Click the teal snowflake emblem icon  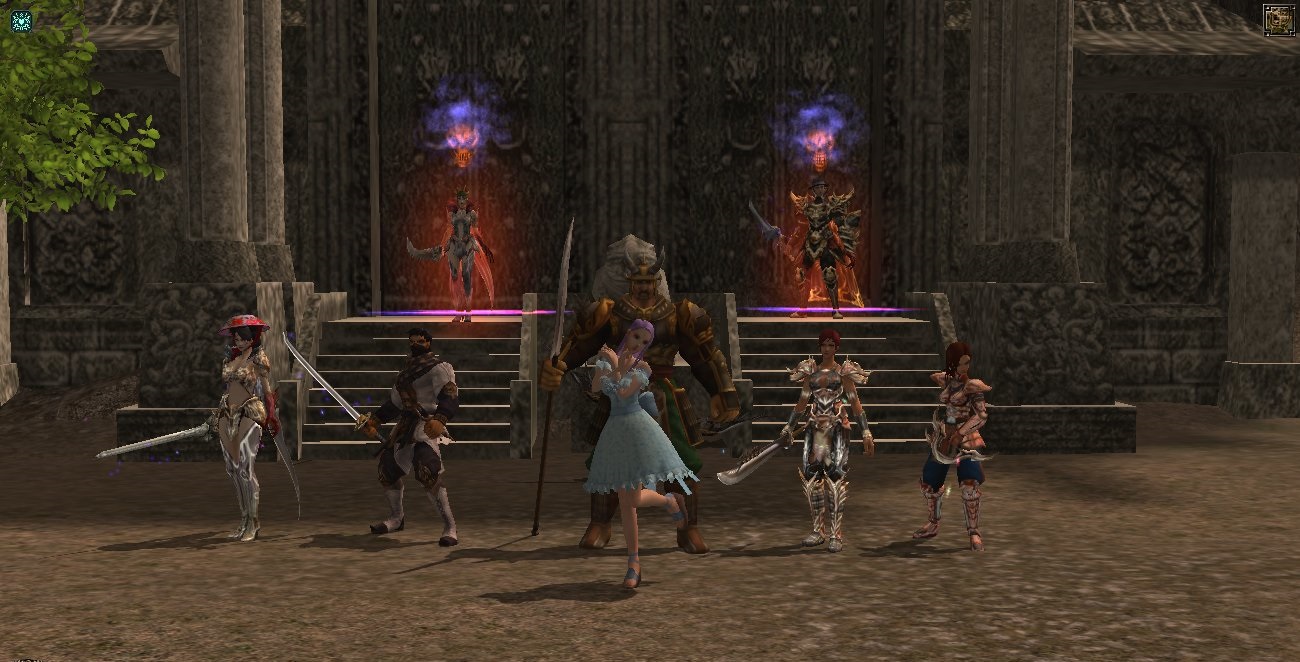click(x=21, y=20)
